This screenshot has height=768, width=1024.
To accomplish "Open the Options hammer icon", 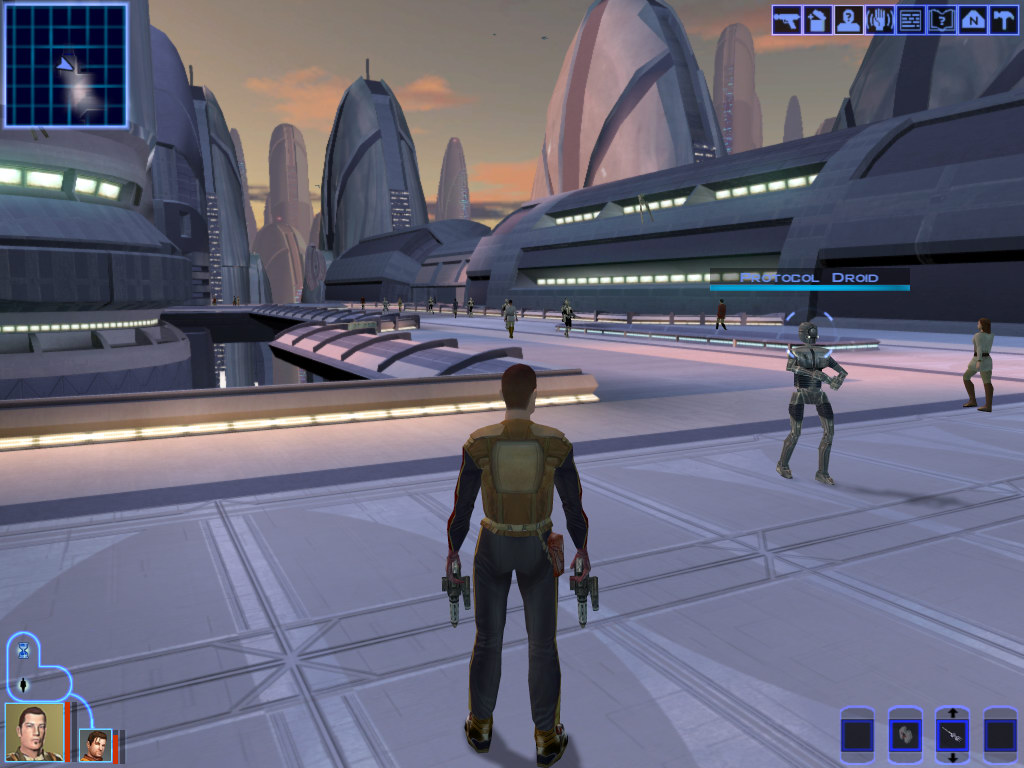I will [x=1003, y=20].
